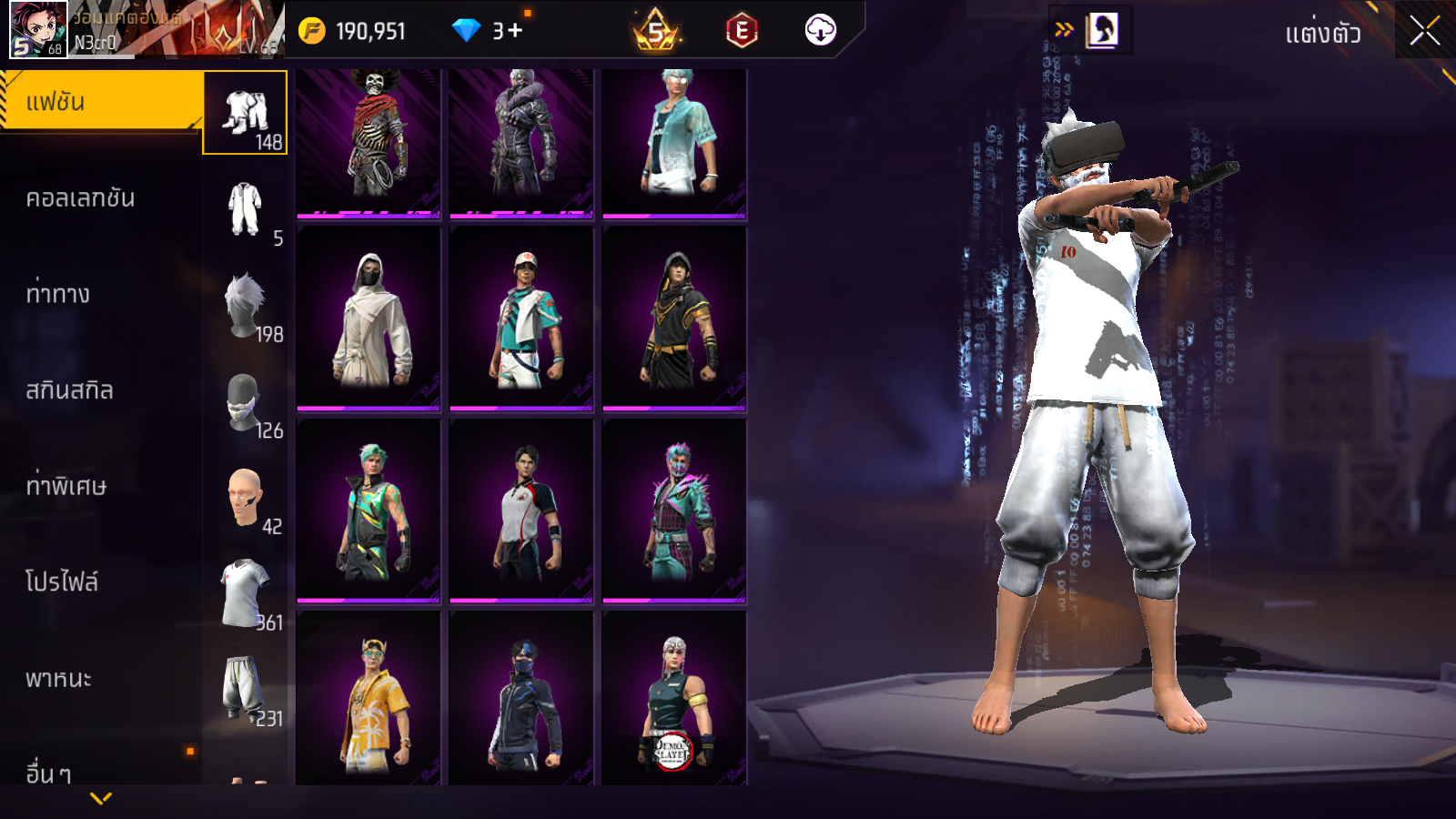Select the face mask subcategory with 126
Viewport: 1456px width, 819px height.
pos(245,402)
